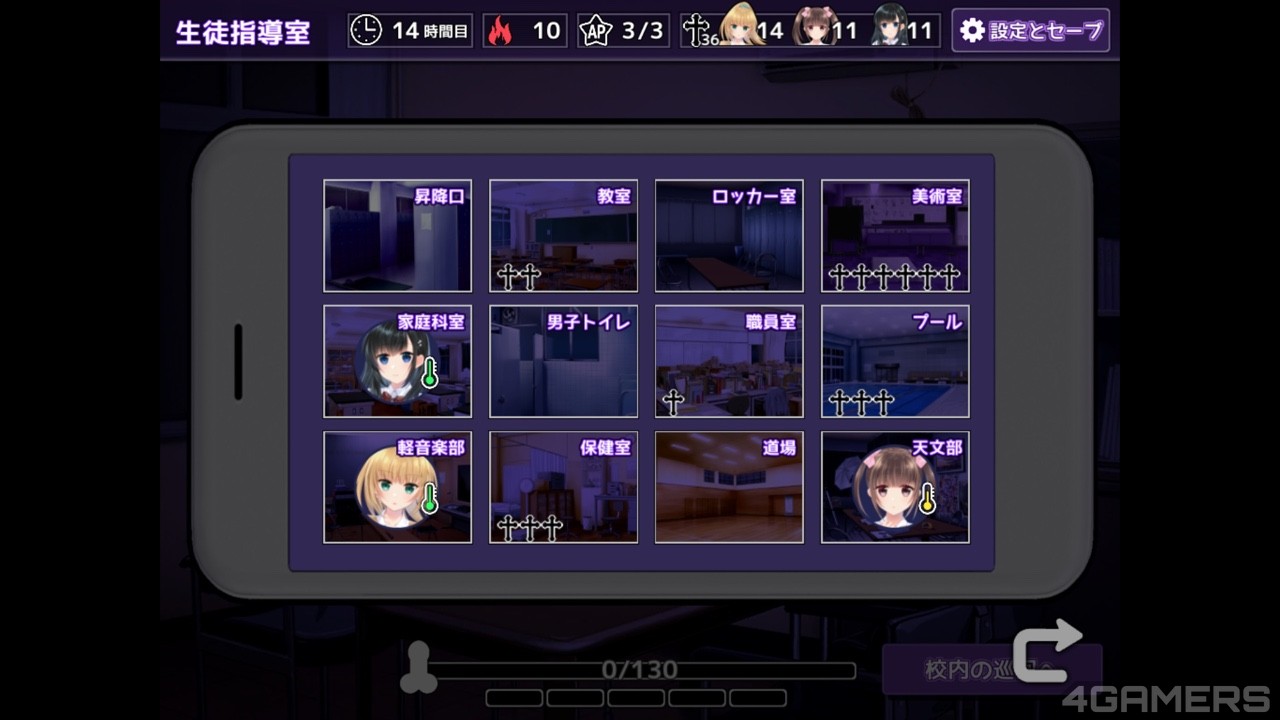Visit the 天文部 tile with brown-haired girl
Viewport: 1280px width, 720px height.
(895, 487)
